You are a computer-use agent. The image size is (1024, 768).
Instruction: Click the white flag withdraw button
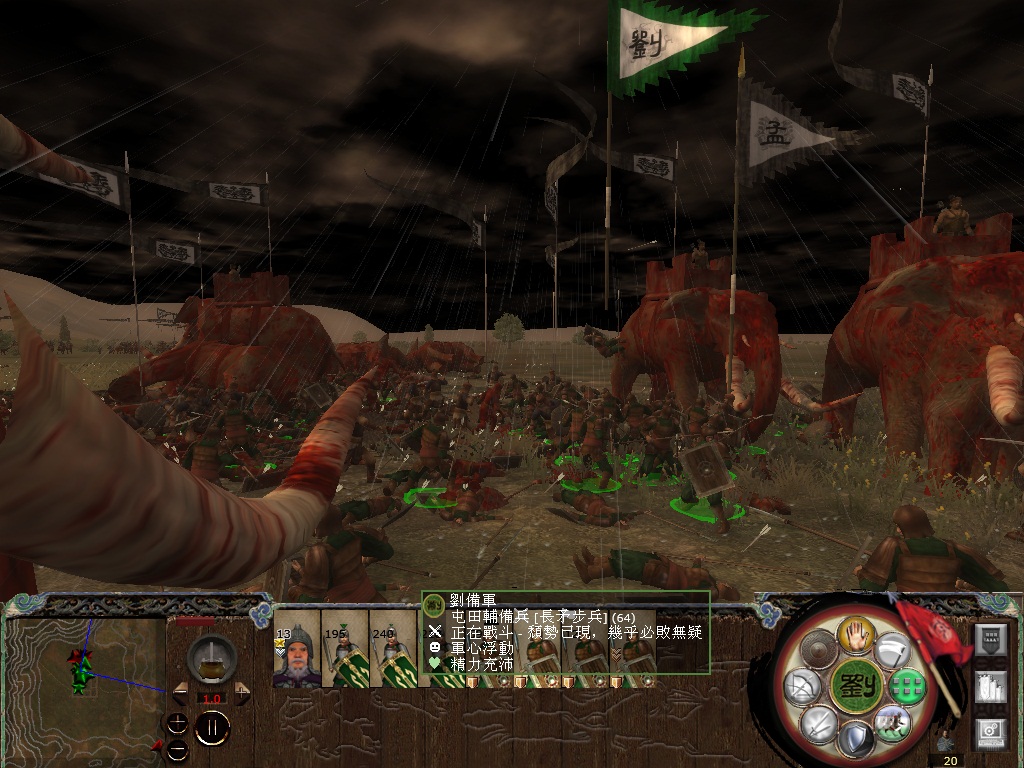click(893, 650)
